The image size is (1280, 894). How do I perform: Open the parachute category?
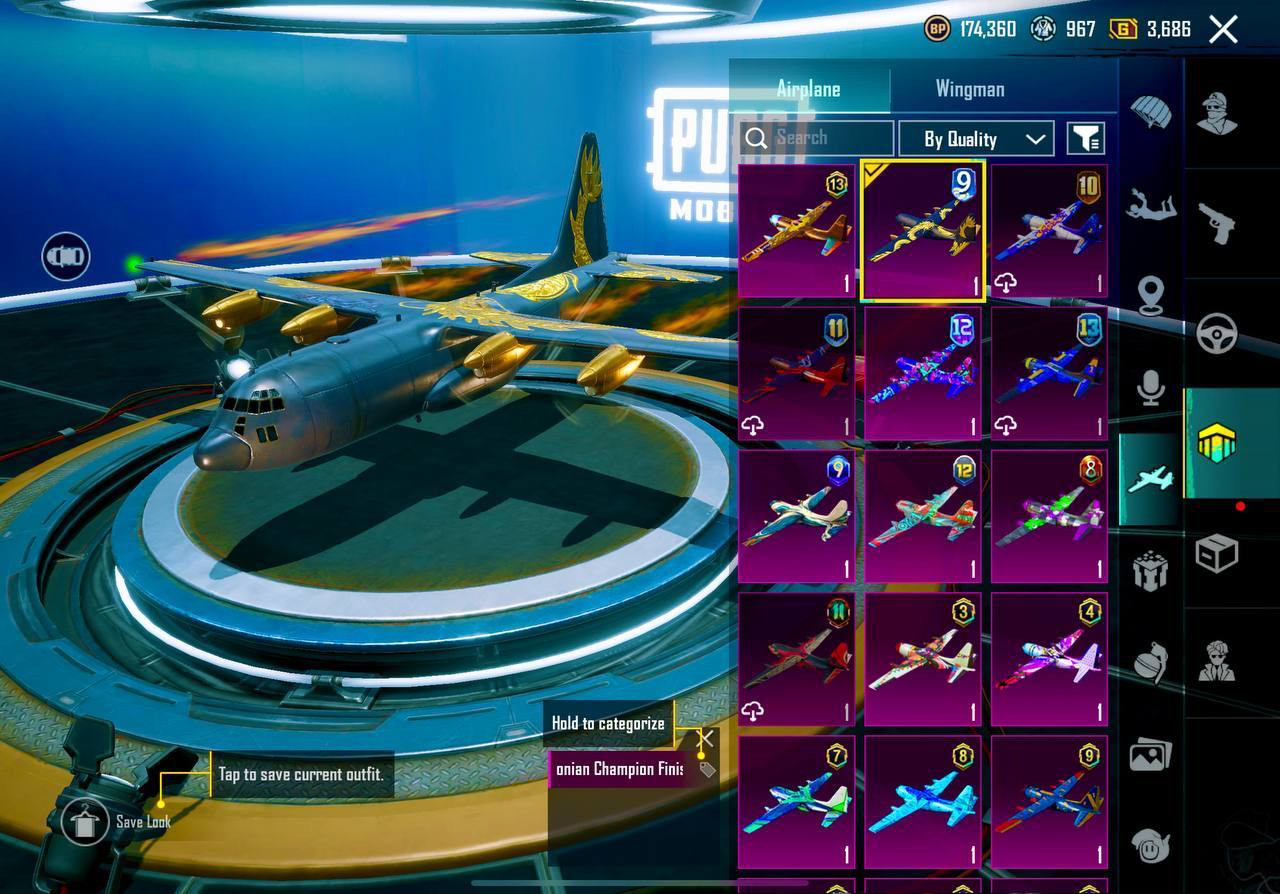pos(1151,112)
